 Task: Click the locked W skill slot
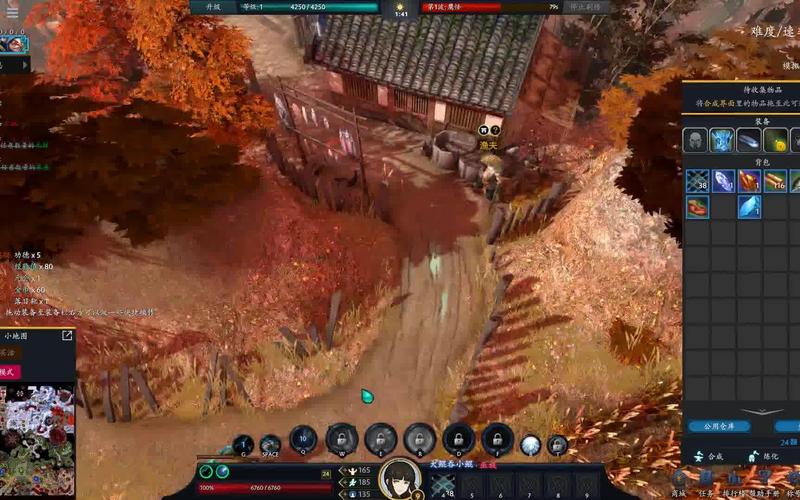[342, 438]
